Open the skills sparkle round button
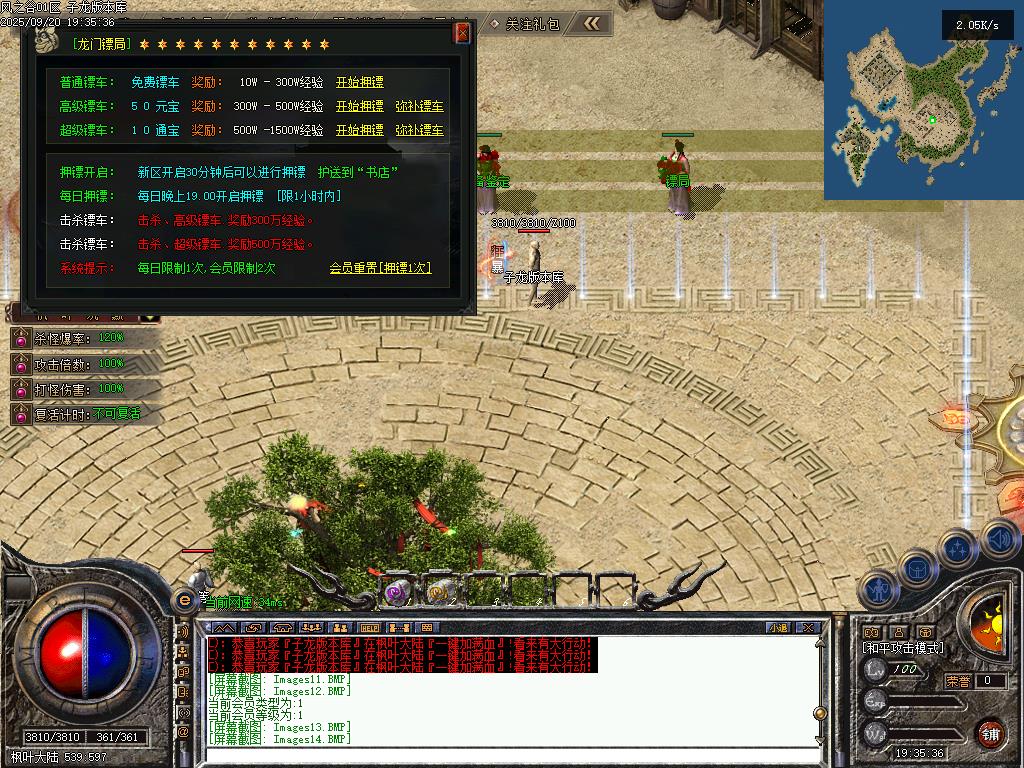This screenshot has height=768, width=1024. 958,548
